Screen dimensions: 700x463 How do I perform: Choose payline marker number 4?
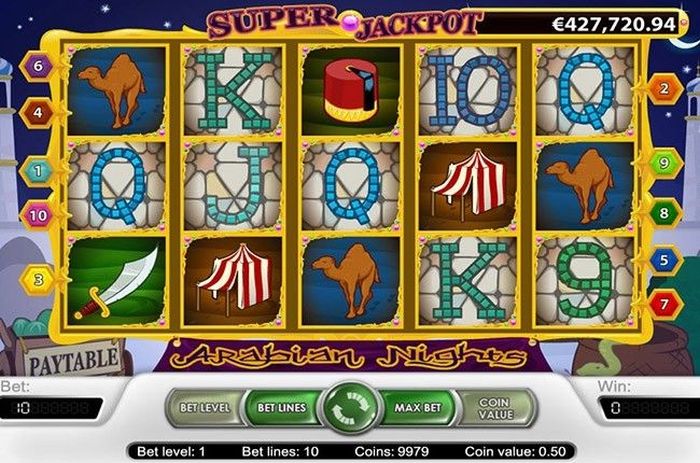click(37, 113)
